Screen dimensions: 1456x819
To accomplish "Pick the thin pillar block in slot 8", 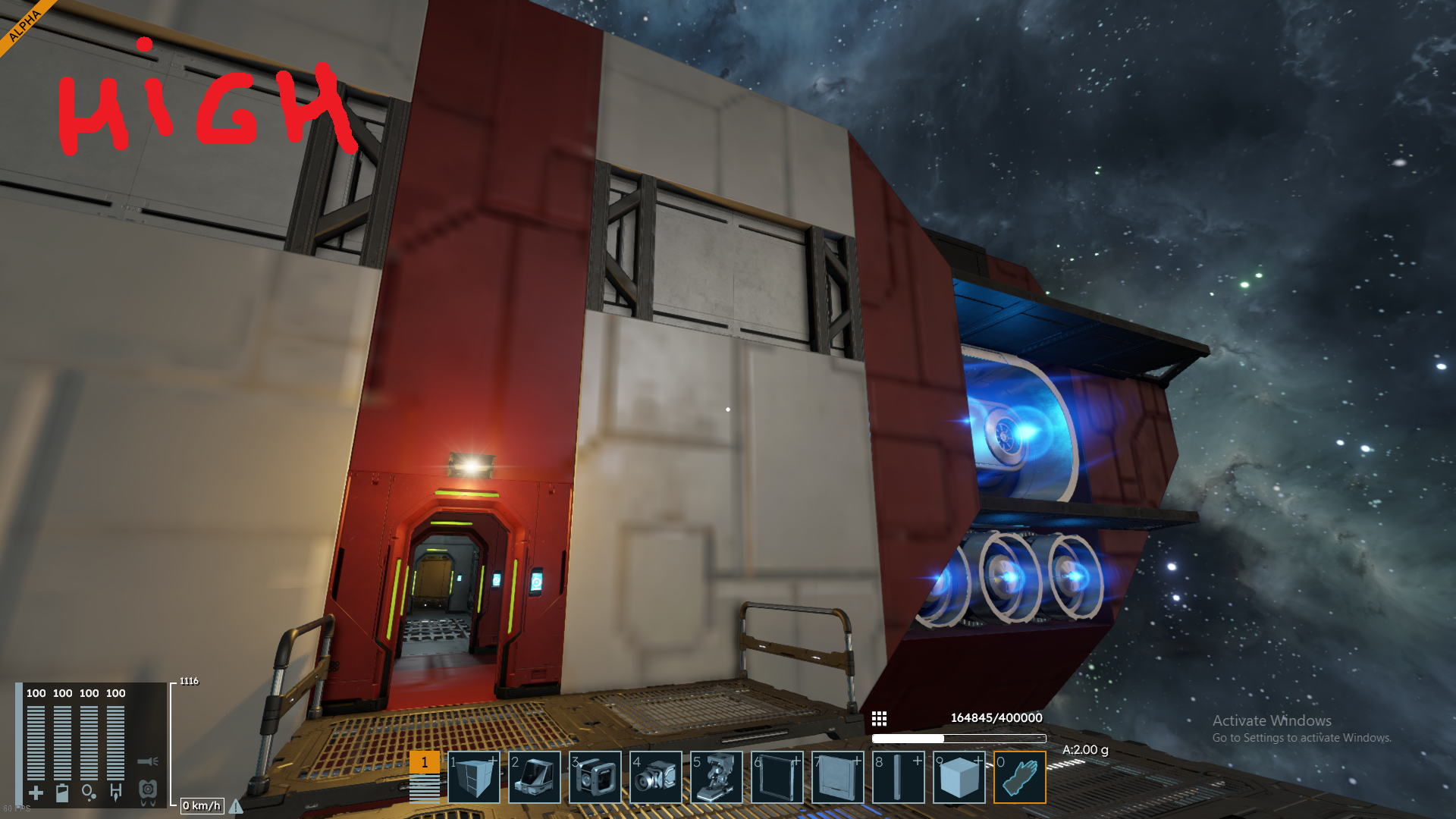I will pos(899,777).
